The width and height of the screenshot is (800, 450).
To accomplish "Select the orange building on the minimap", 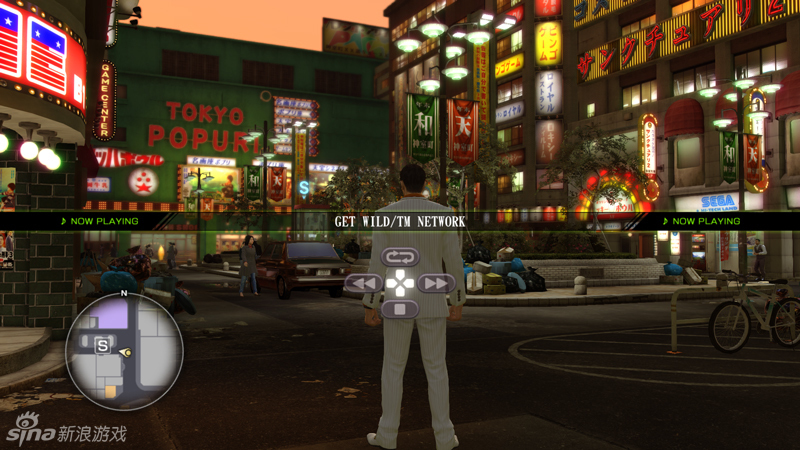I will (x=110, y=392).
